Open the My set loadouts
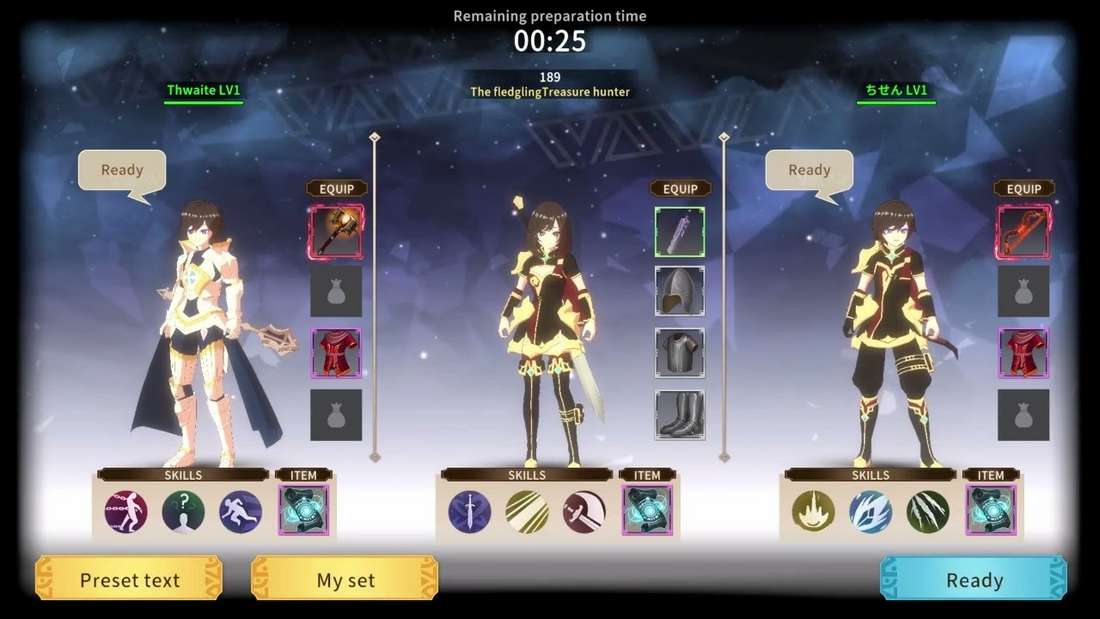Viewport: 1100px width, 619px height. (345, 579)
